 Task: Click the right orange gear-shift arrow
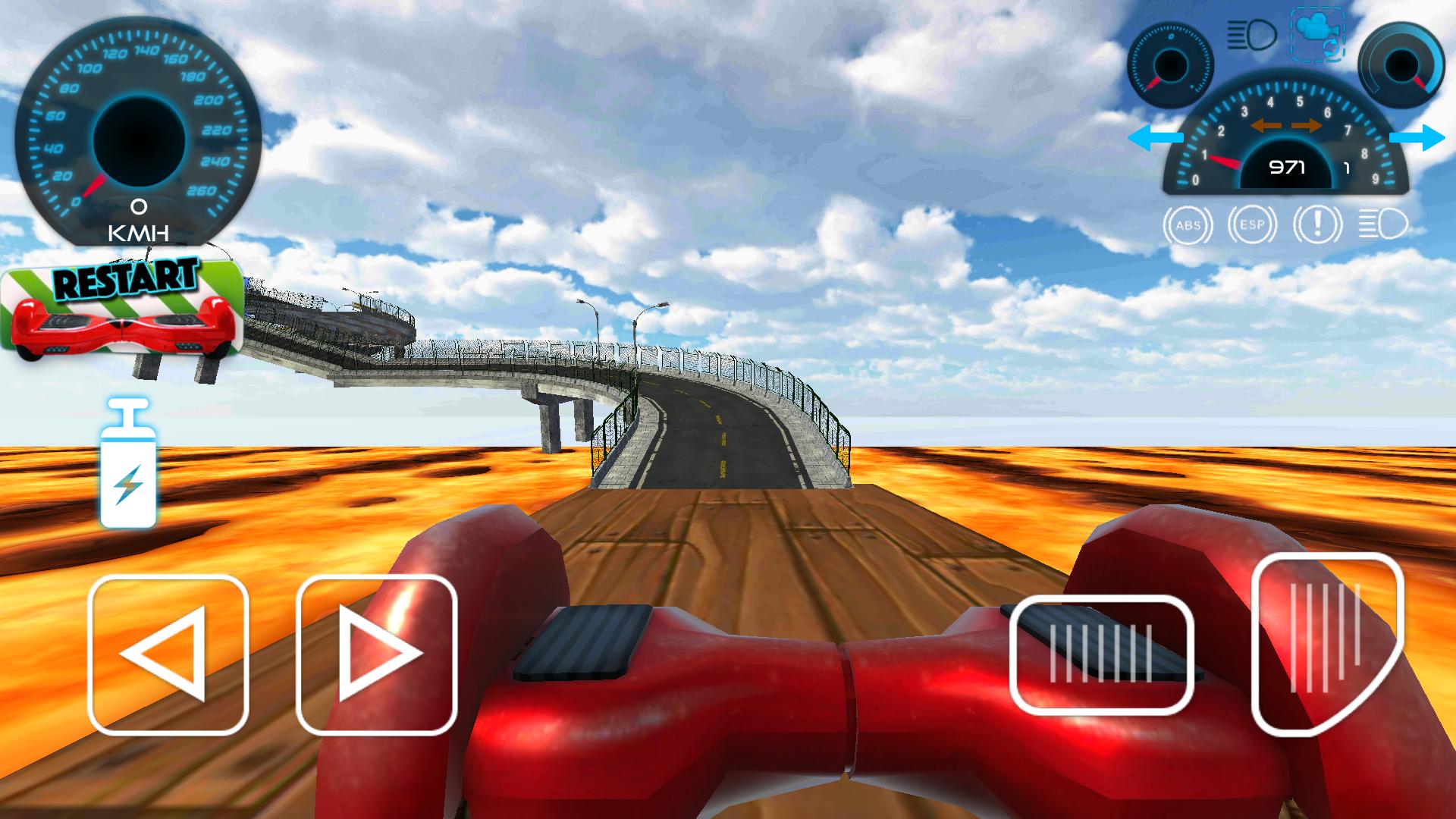pyautogui.click(x=1307, y=126)
